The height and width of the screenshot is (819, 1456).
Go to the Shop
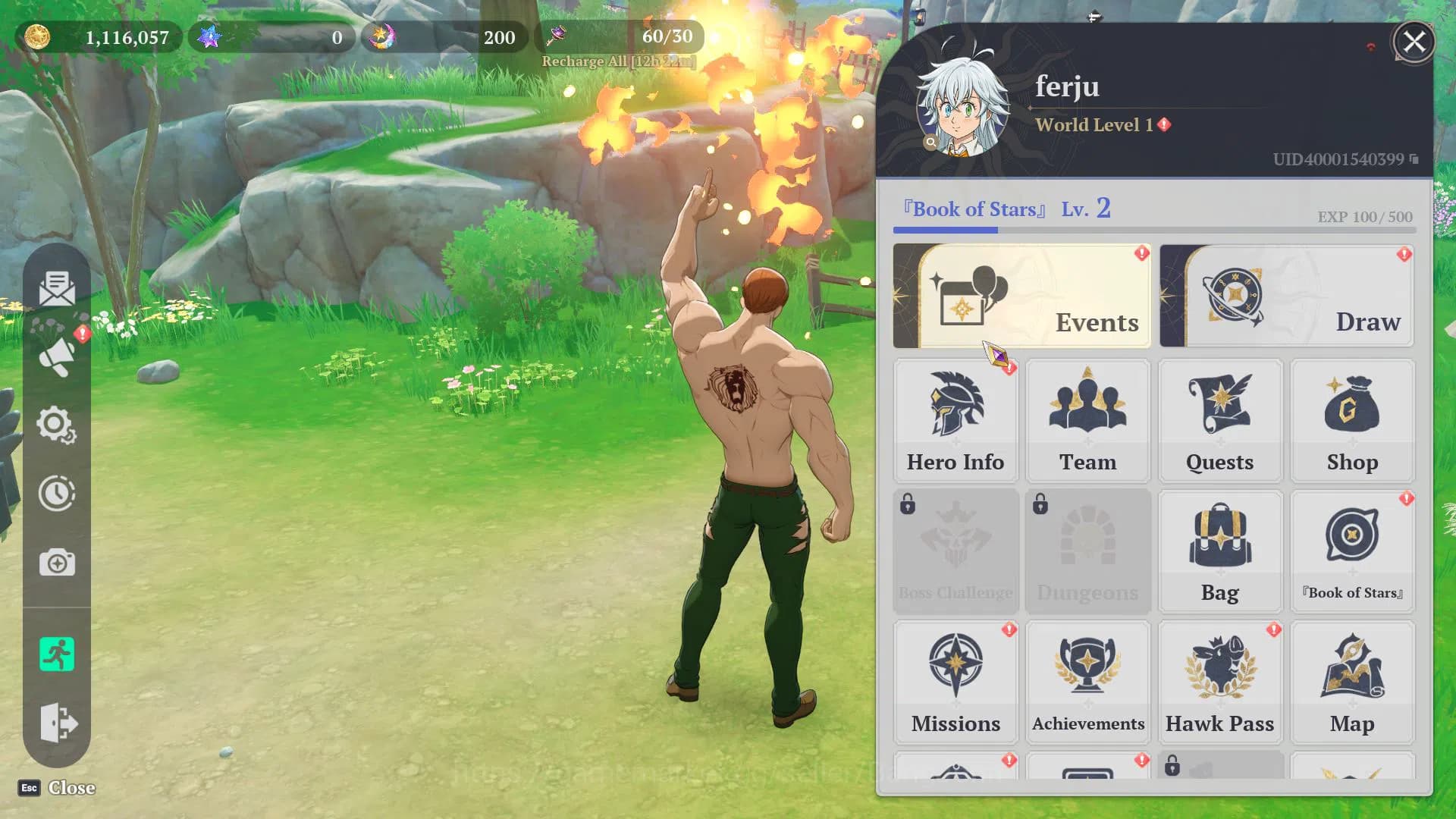1352,421
